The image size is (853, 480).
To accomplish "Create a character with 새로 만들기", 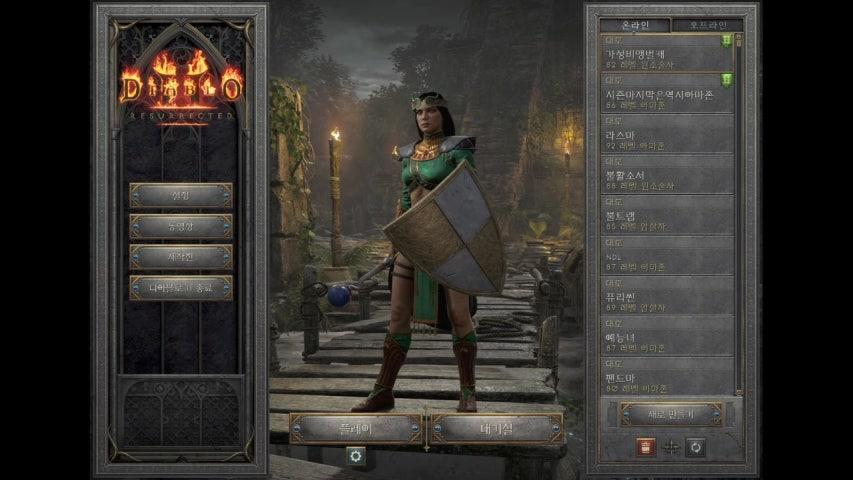I will click(x=671, y=414).
